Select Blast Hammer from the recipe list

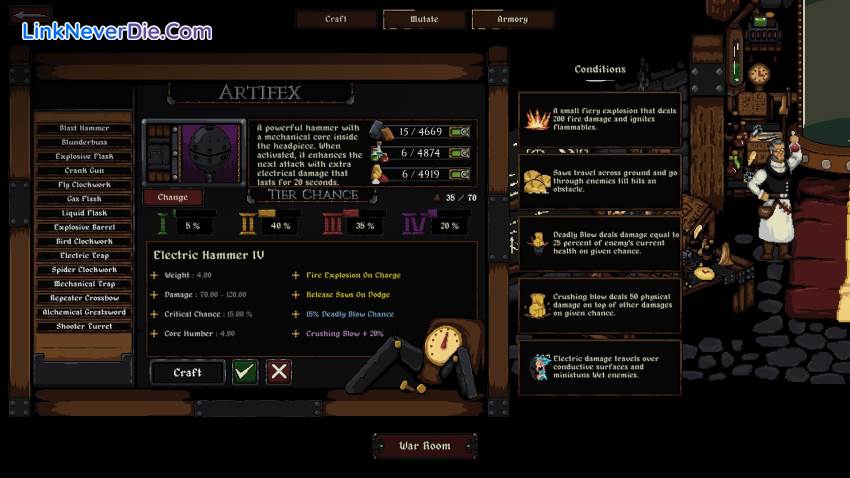coord(84,129)
